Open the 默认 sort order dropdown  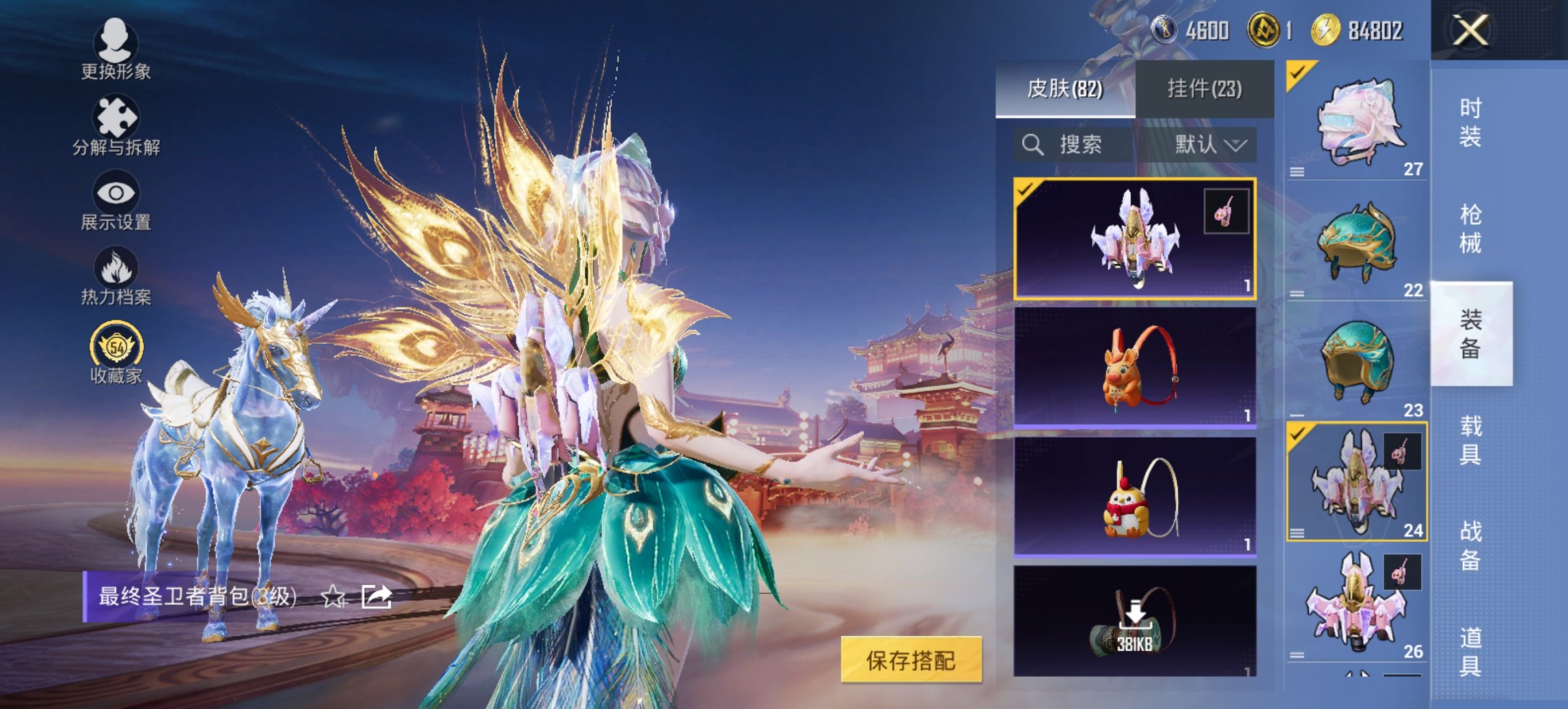pos(1208,145)
